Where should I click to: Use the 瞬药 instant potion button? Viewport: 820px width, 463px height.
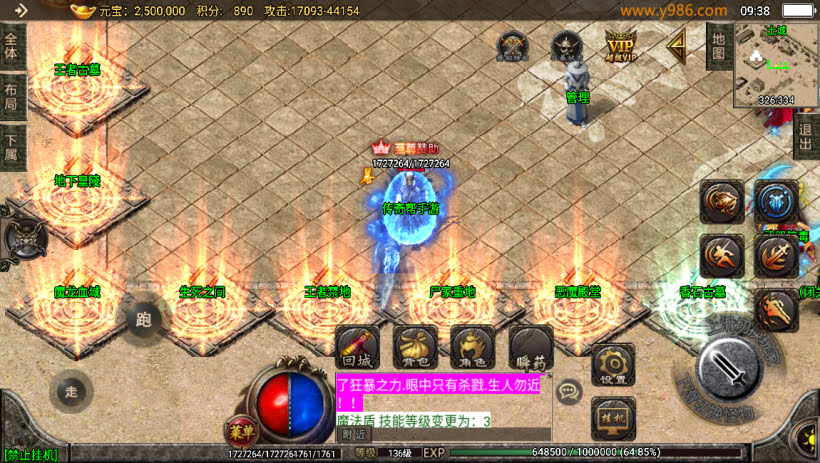[x=530, y=346]
